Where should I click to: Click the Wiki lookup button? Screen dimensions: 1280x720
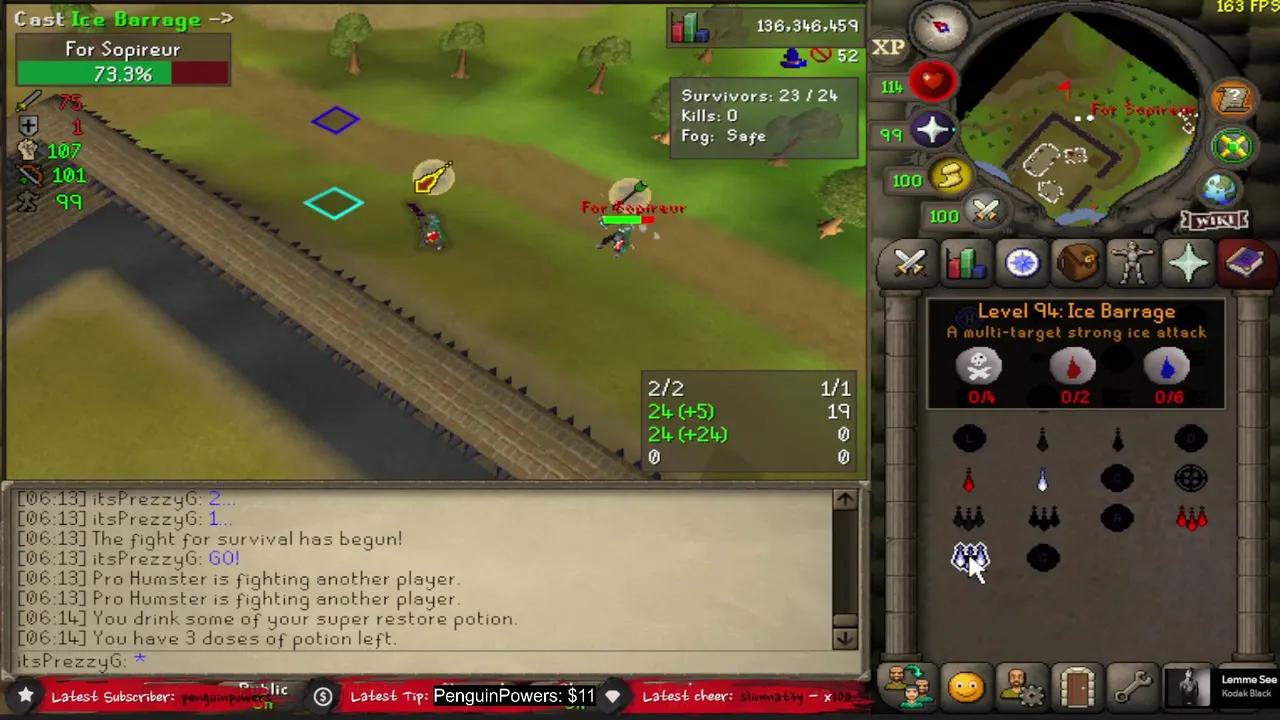[1213, 220]
